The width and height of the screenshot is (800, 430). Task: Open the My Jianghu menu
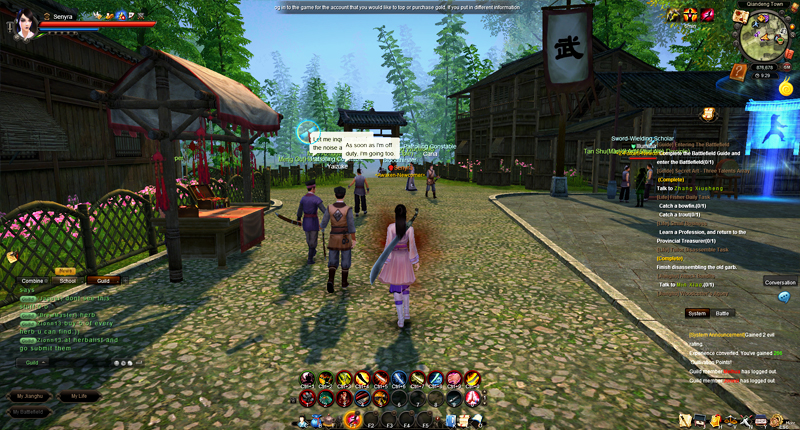(28, 396)
